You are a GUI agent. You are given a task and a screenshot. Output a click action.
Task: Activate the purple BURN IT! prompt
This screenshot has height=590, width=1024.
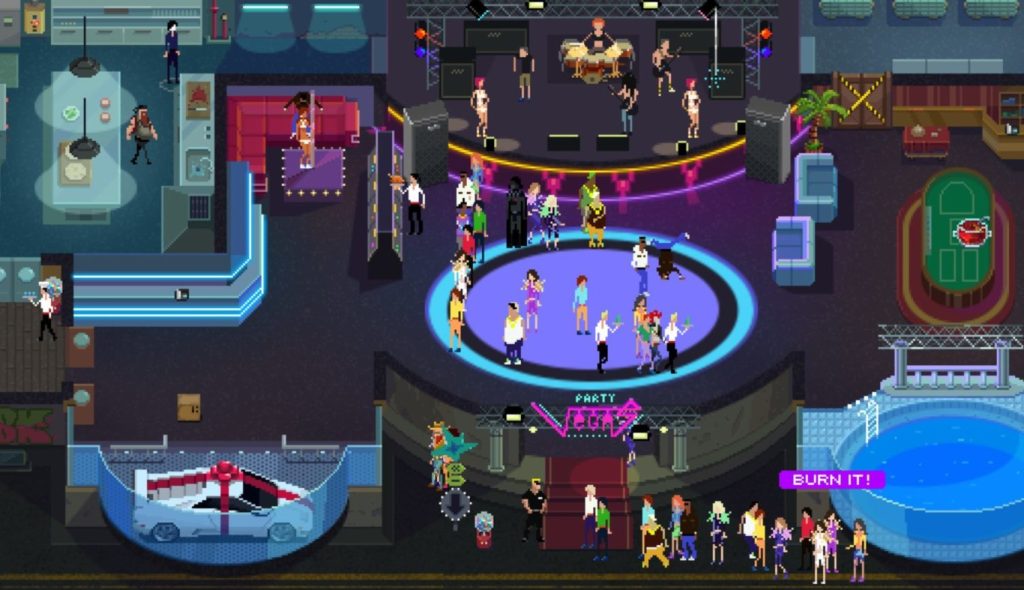point(831,480)
